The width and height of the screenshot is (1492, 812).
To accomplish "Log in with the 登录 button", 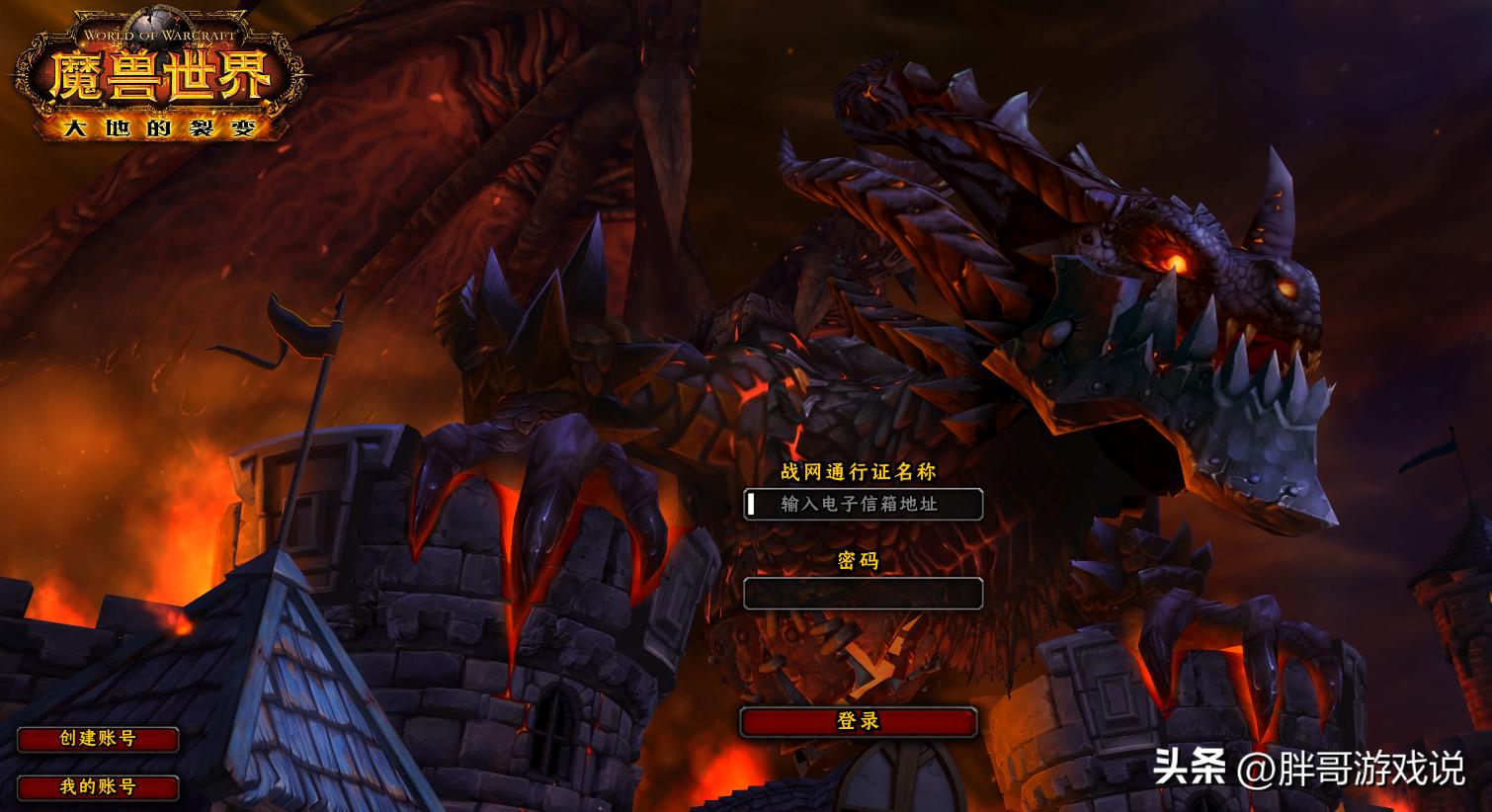I will tap(858, 722).
